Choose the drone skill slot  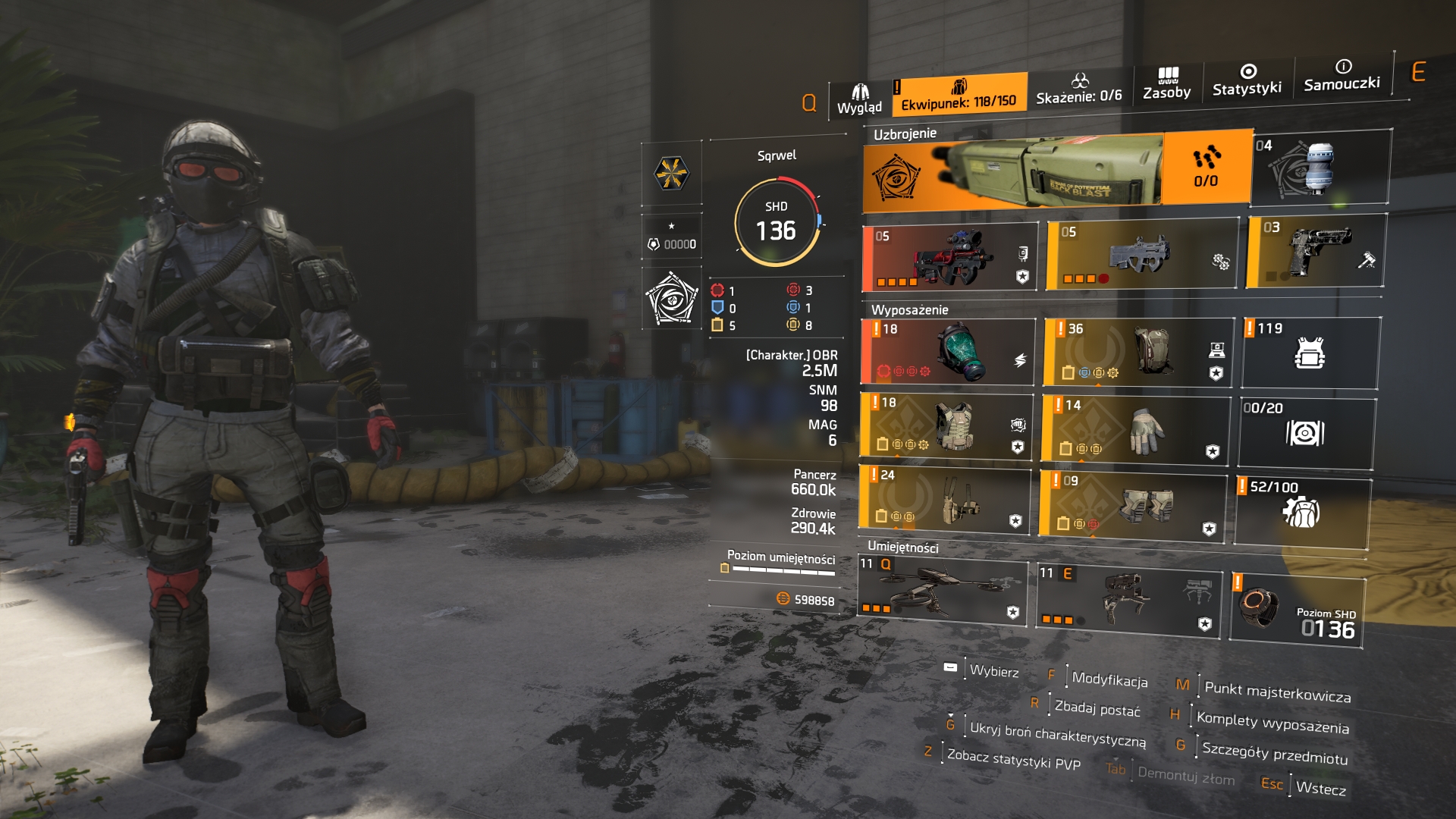[x=942, y=590]
